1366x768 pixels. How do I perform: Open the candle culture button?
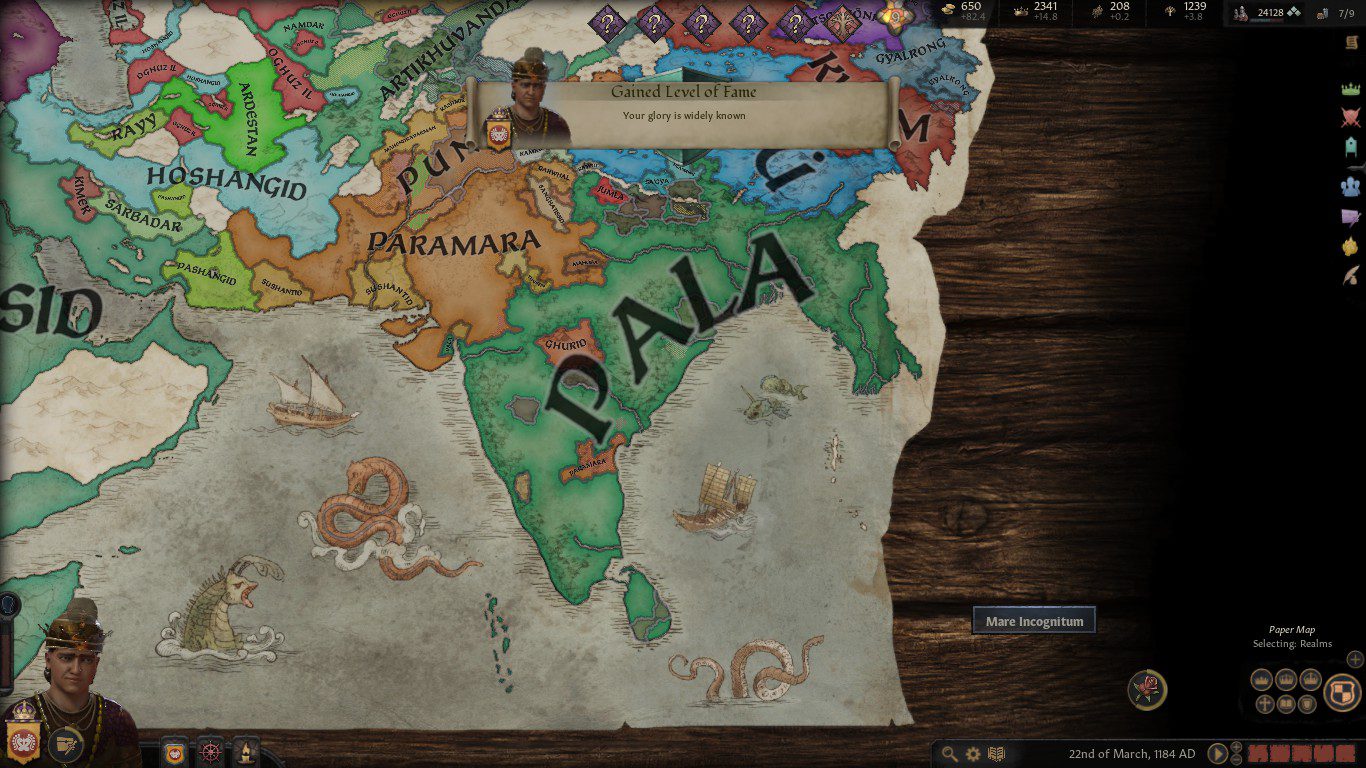[246, 751]
